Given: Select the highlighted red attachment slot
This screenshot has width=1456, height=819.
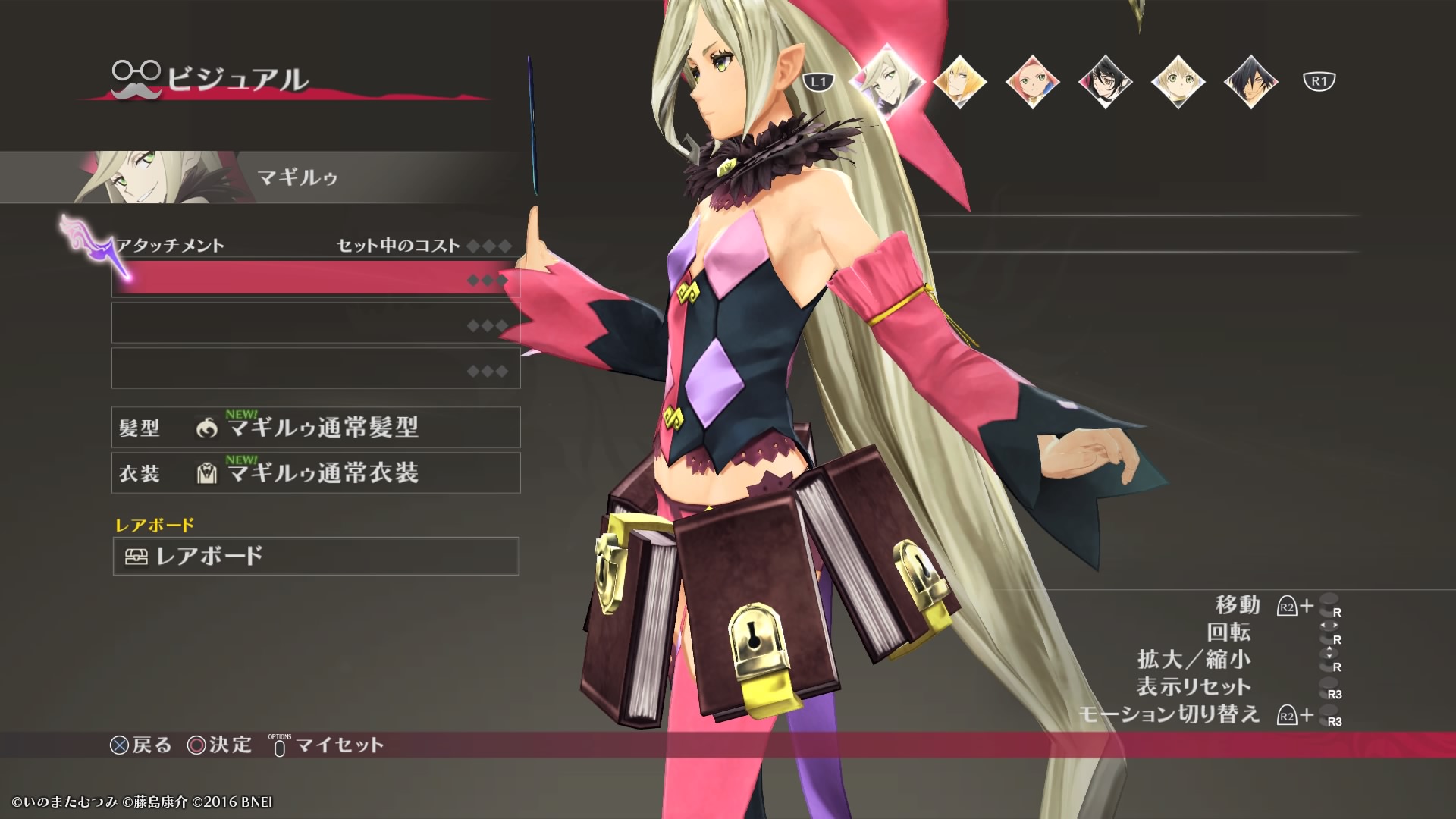Looking at the screenshot, I should coord(315,279).
